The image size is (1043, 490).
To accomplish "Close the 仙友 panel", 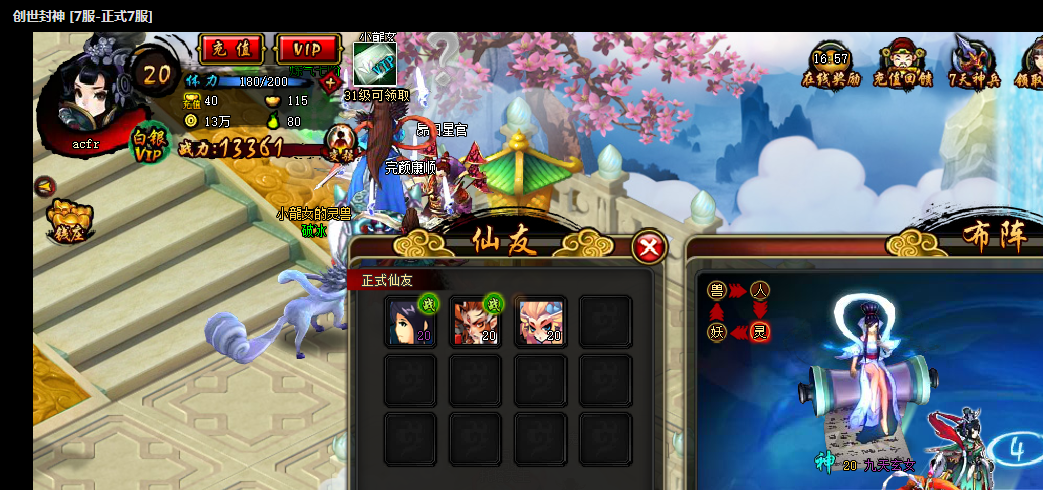I will pos(650,246).
